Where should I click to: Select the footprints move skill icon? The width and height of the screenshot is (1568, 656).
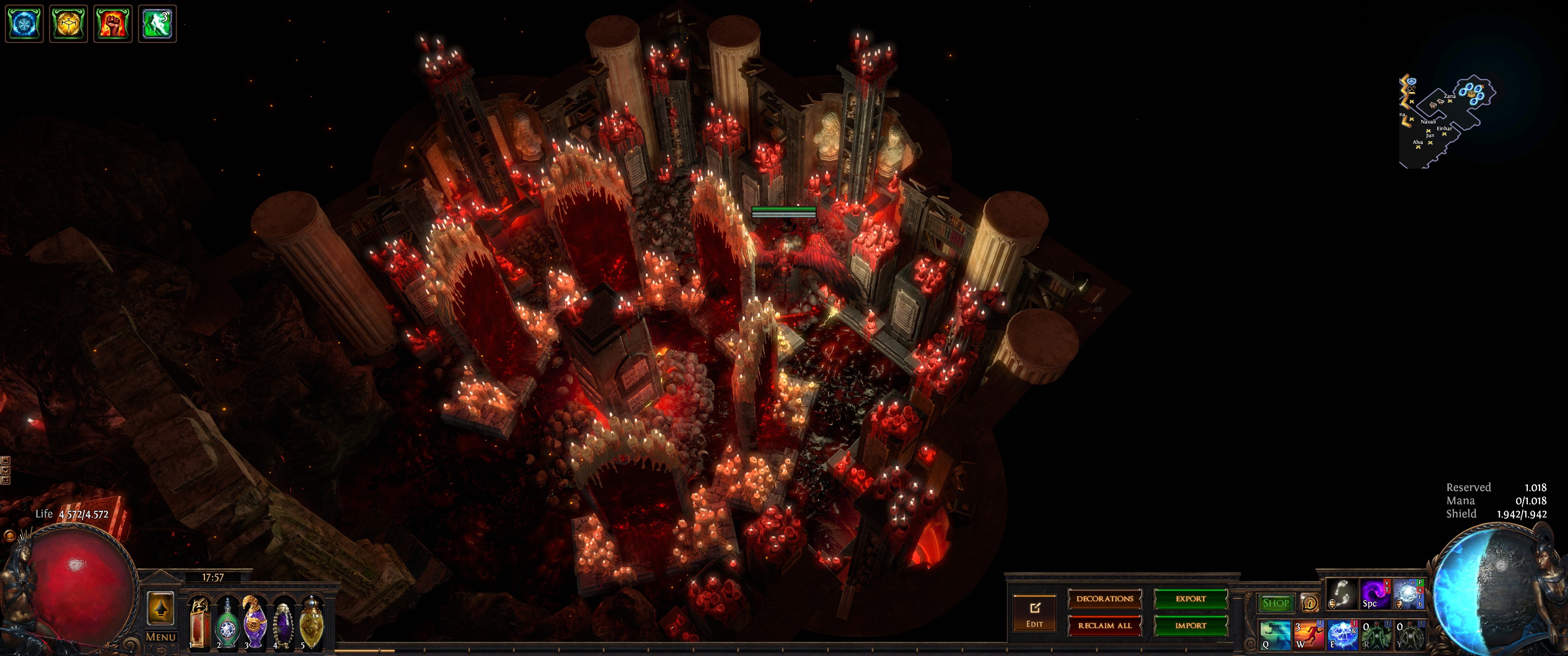tap(1341, 594)
